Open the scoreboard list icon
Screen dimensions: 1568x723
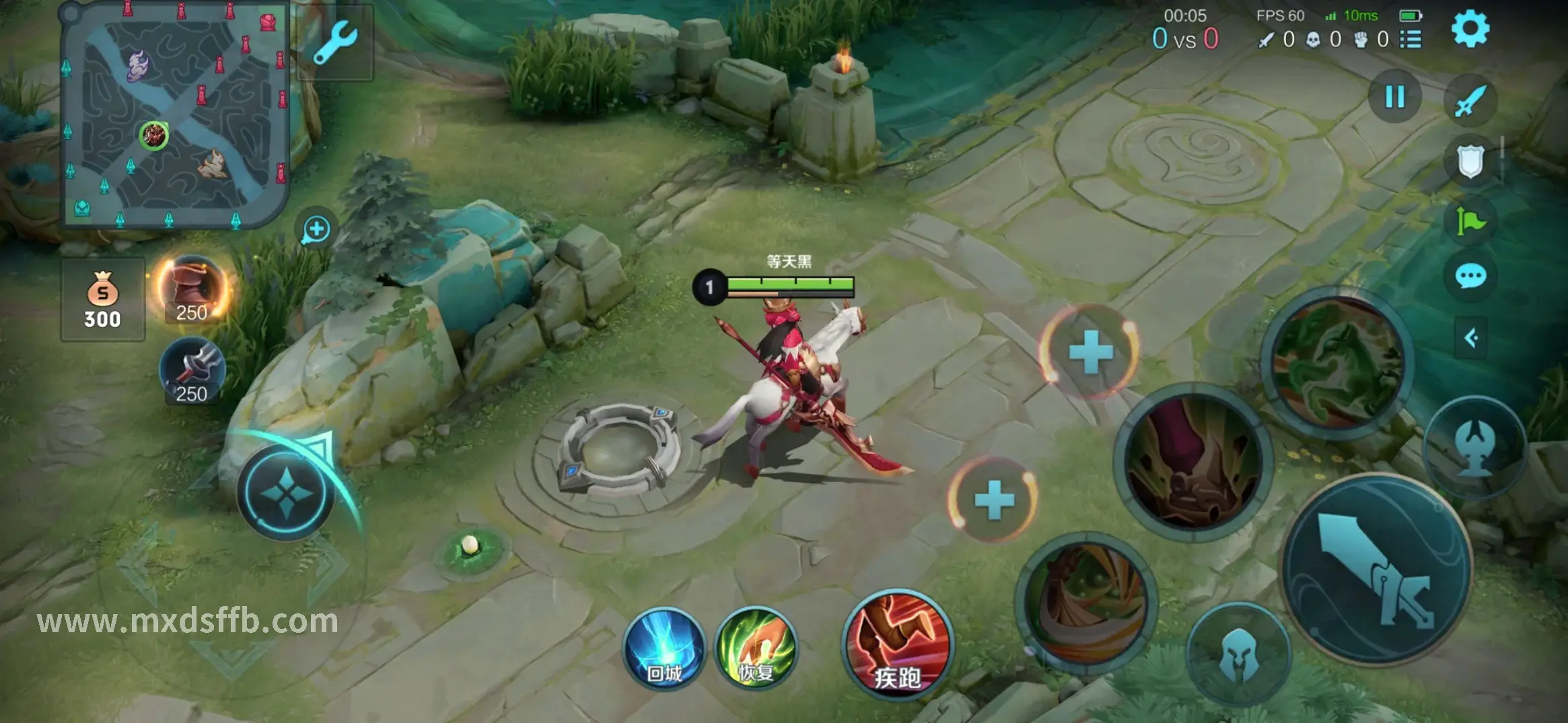1411,40
